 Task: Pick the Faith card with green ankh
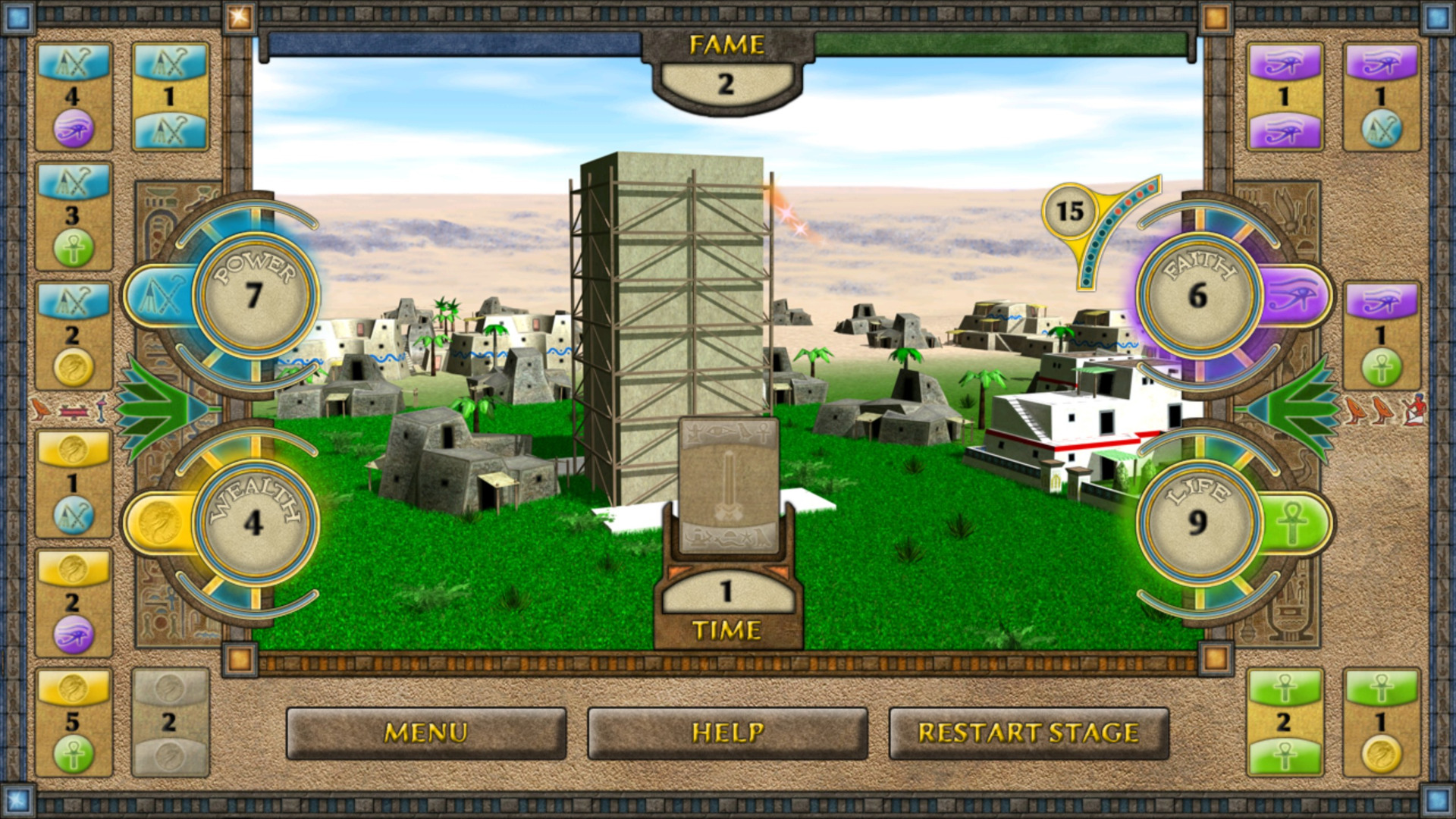click(x=1381, y=335)
